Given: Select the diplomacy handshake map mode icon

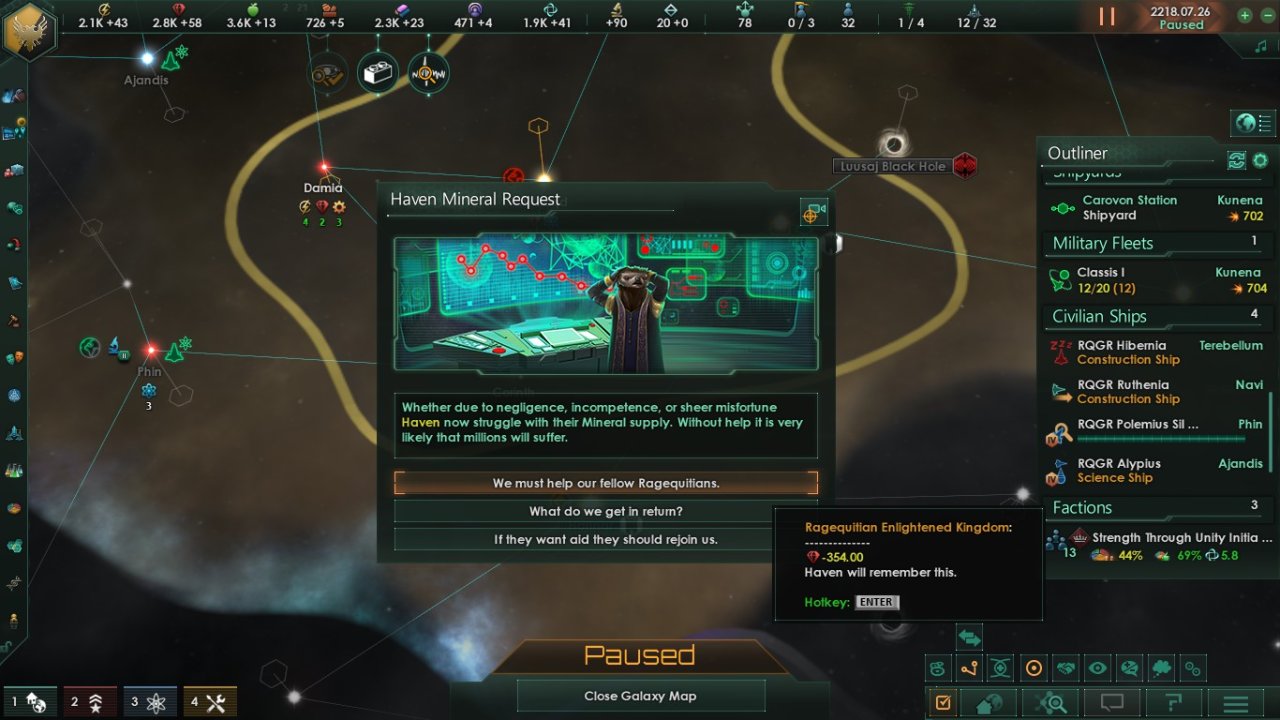Looking at the screenshot, I should click(1066, 667).
